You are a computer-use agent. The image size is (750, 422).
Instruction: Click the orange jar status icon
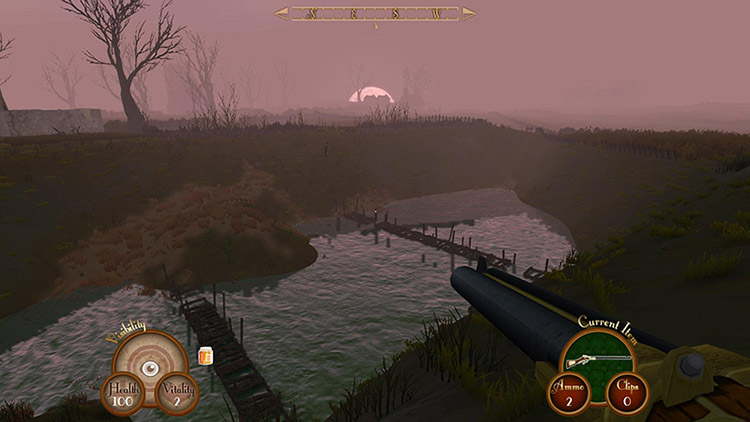point(206,355)
